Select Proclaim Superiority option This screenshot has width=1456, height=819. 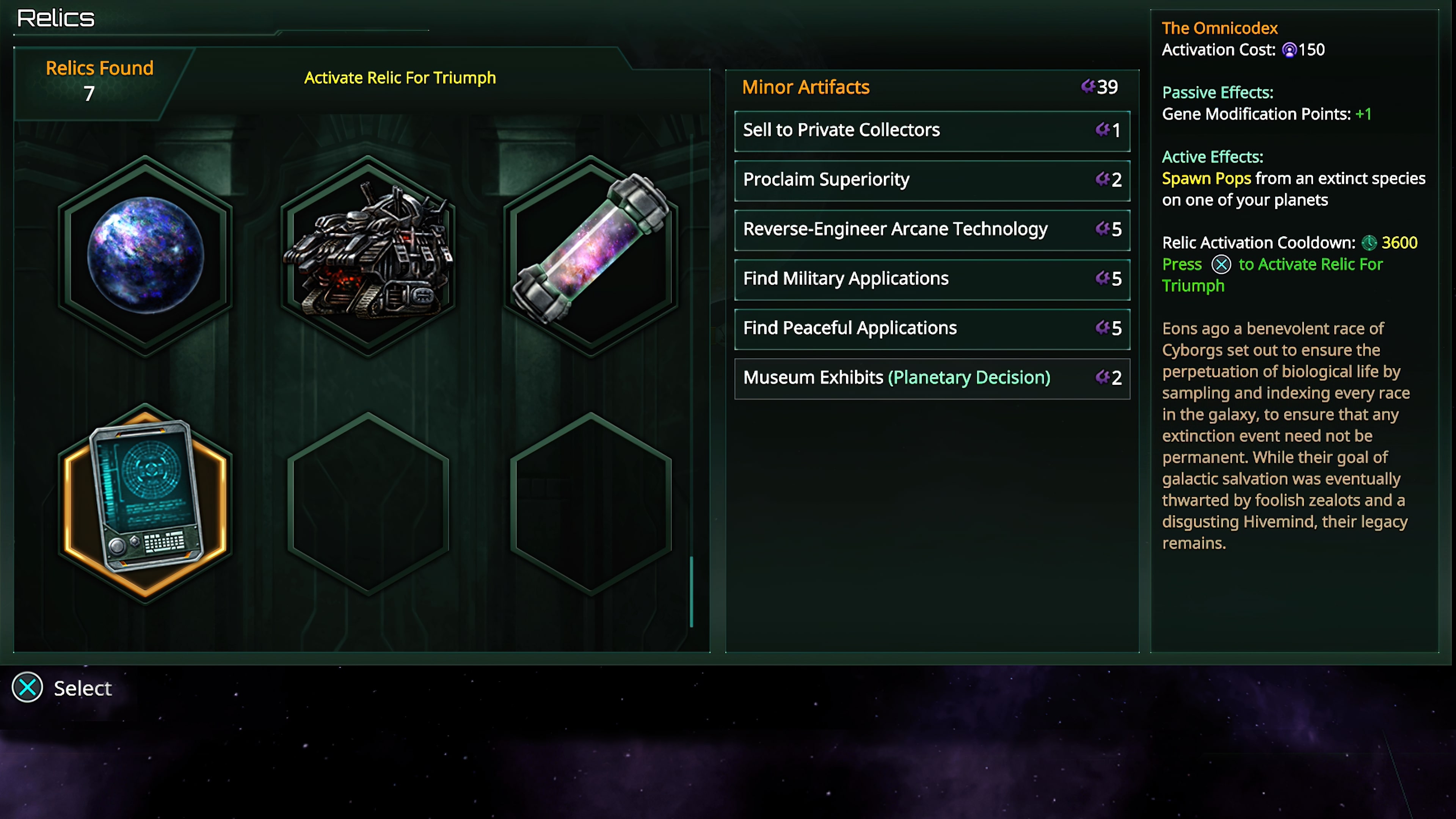click(932, 180)
